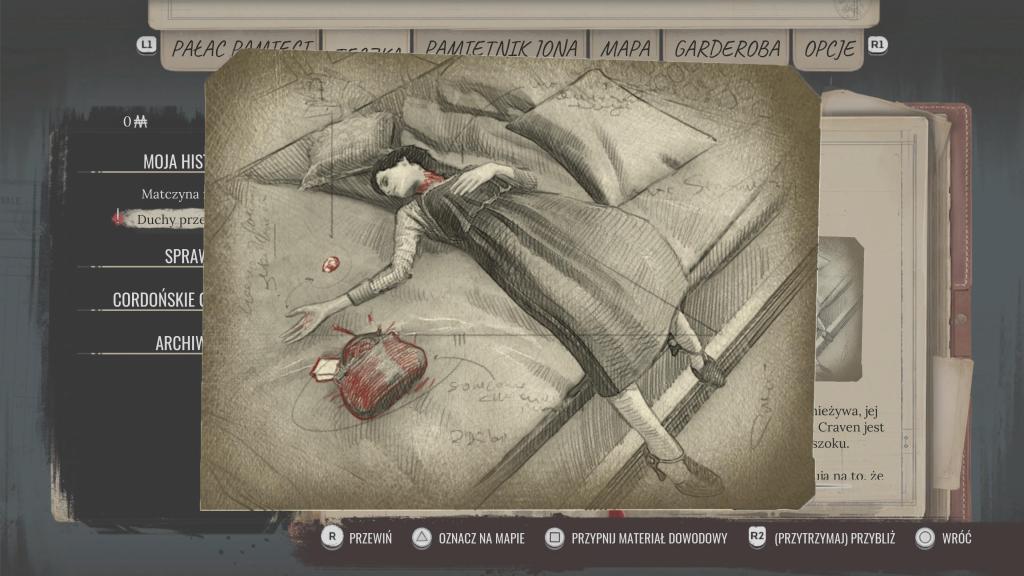
Task: Switch to the Pałac Pamięci tab
Action: point(240,47)
